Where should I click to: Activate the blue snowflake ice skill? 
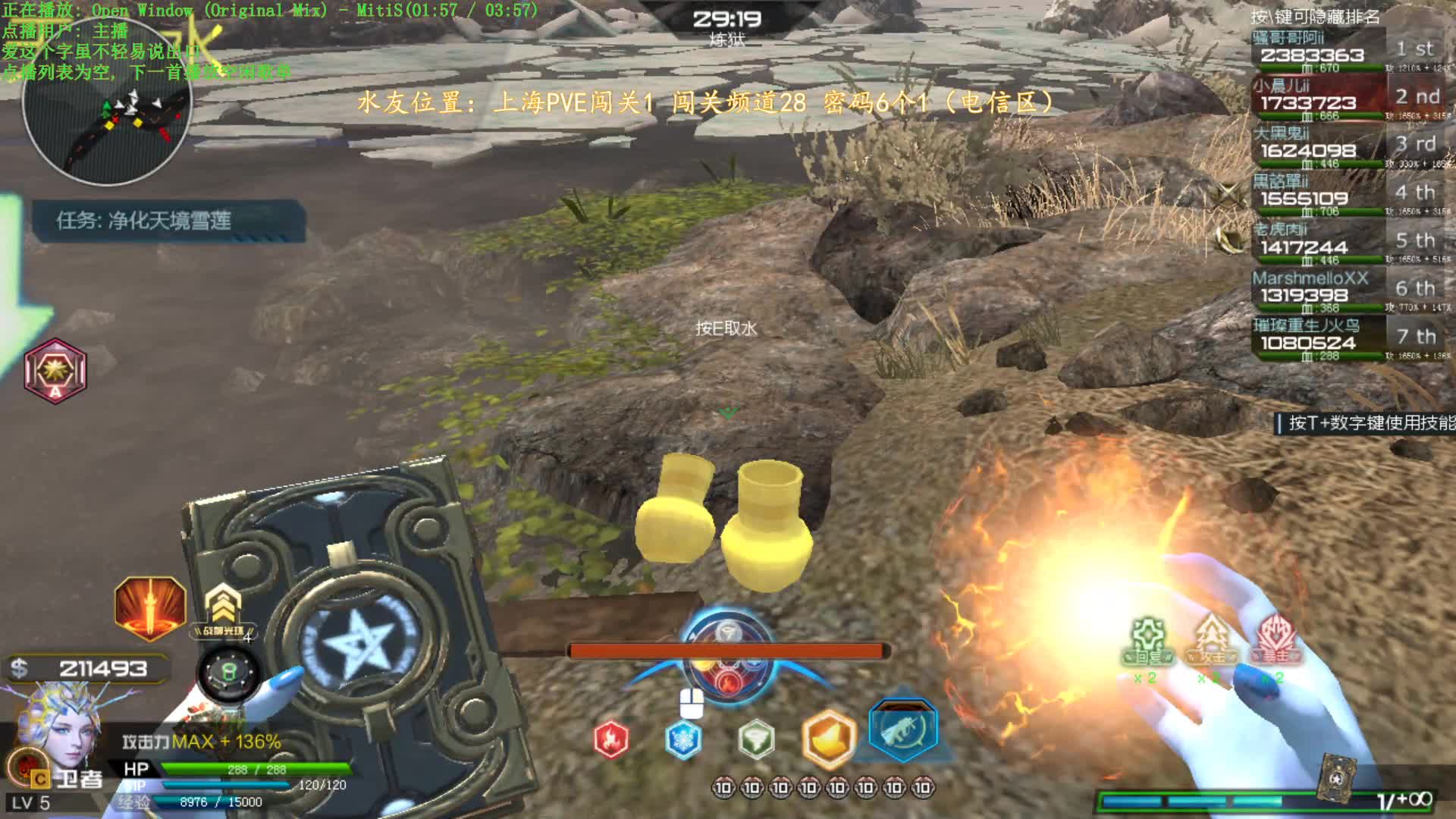tap(682, 739)
